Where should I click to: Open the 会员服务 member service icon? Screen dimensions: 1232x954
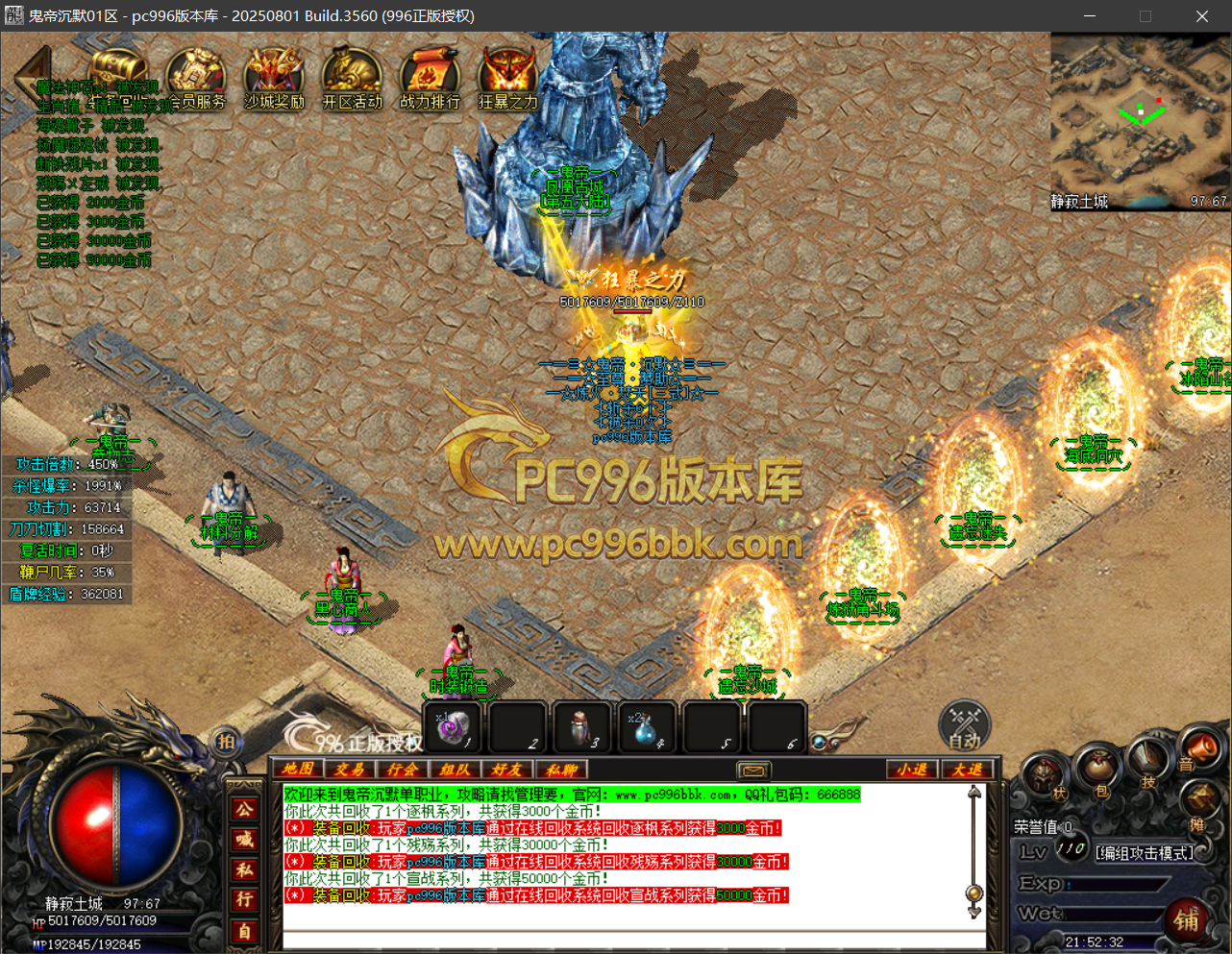[196, 79]
